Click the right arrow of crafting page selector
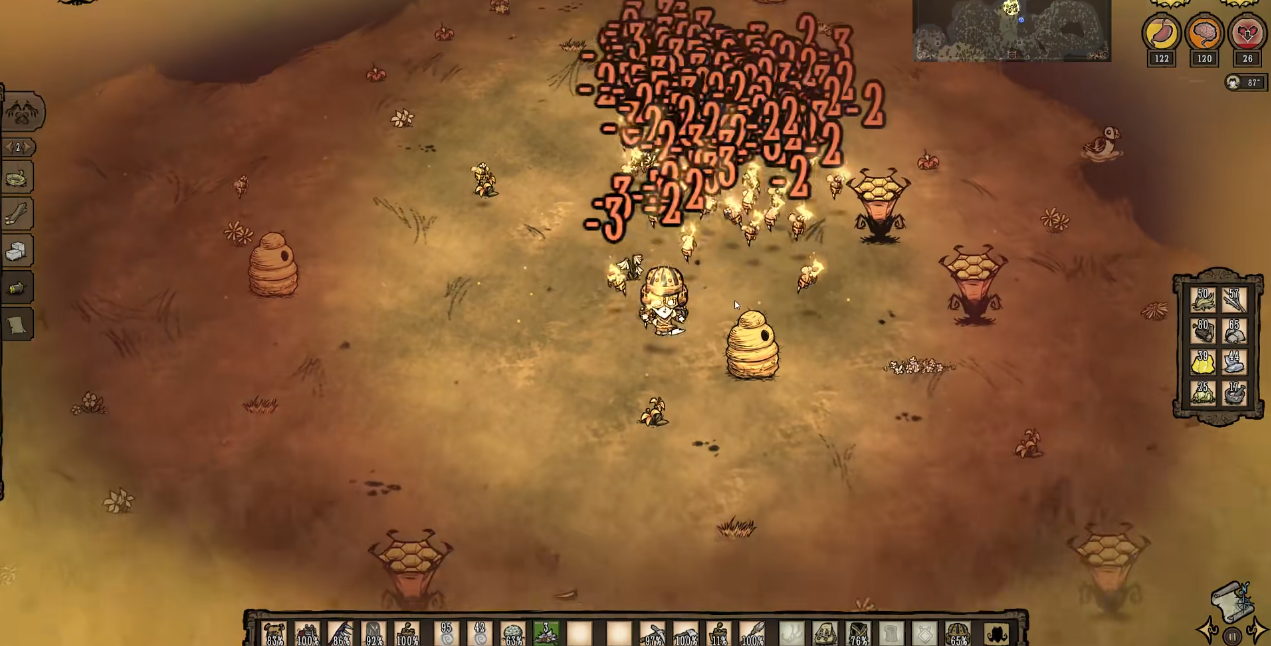This screenshot has width=1271, height=646. (30, 147)
